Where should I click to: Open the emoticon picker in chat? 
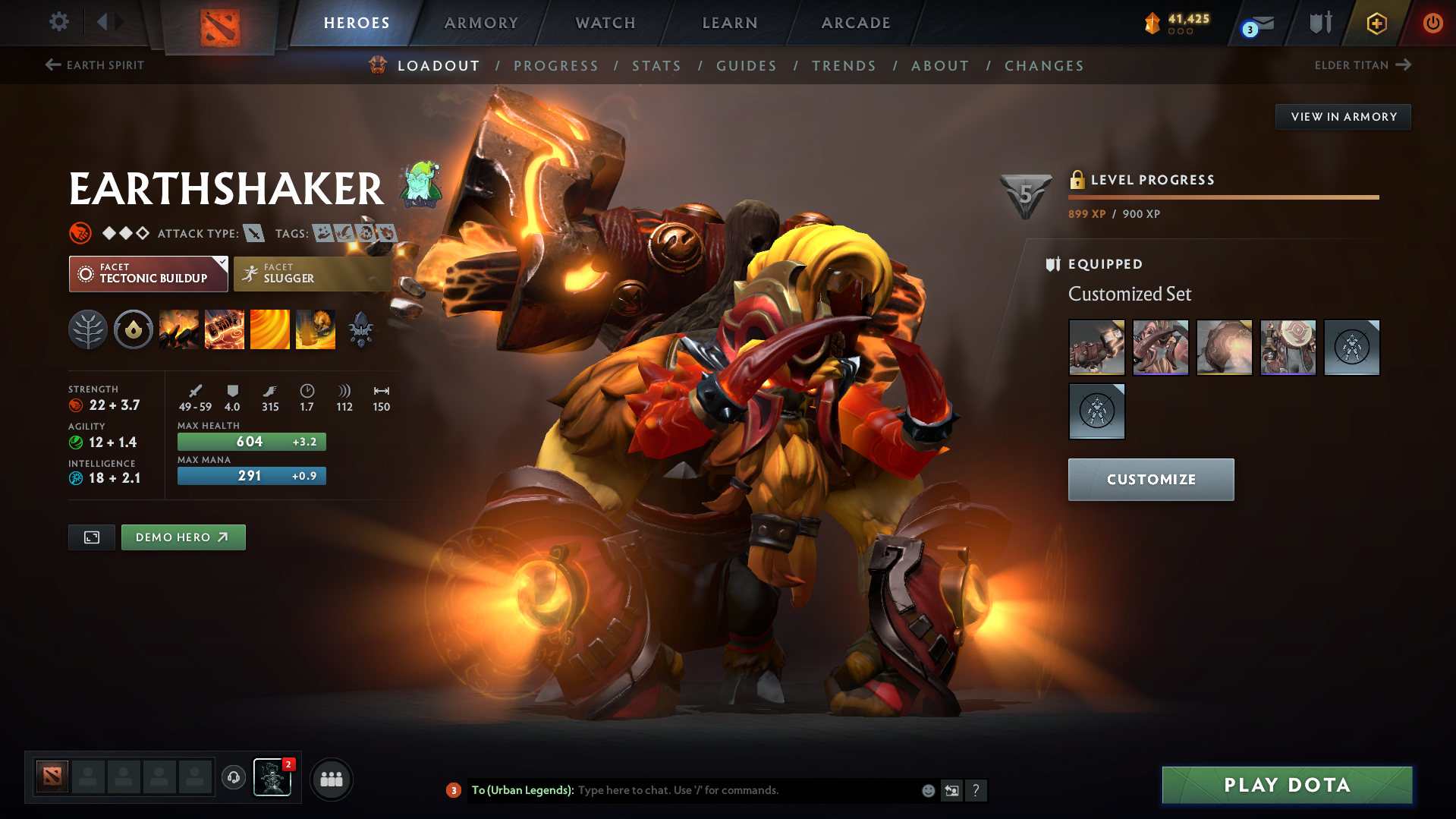[x=927, y=790]
